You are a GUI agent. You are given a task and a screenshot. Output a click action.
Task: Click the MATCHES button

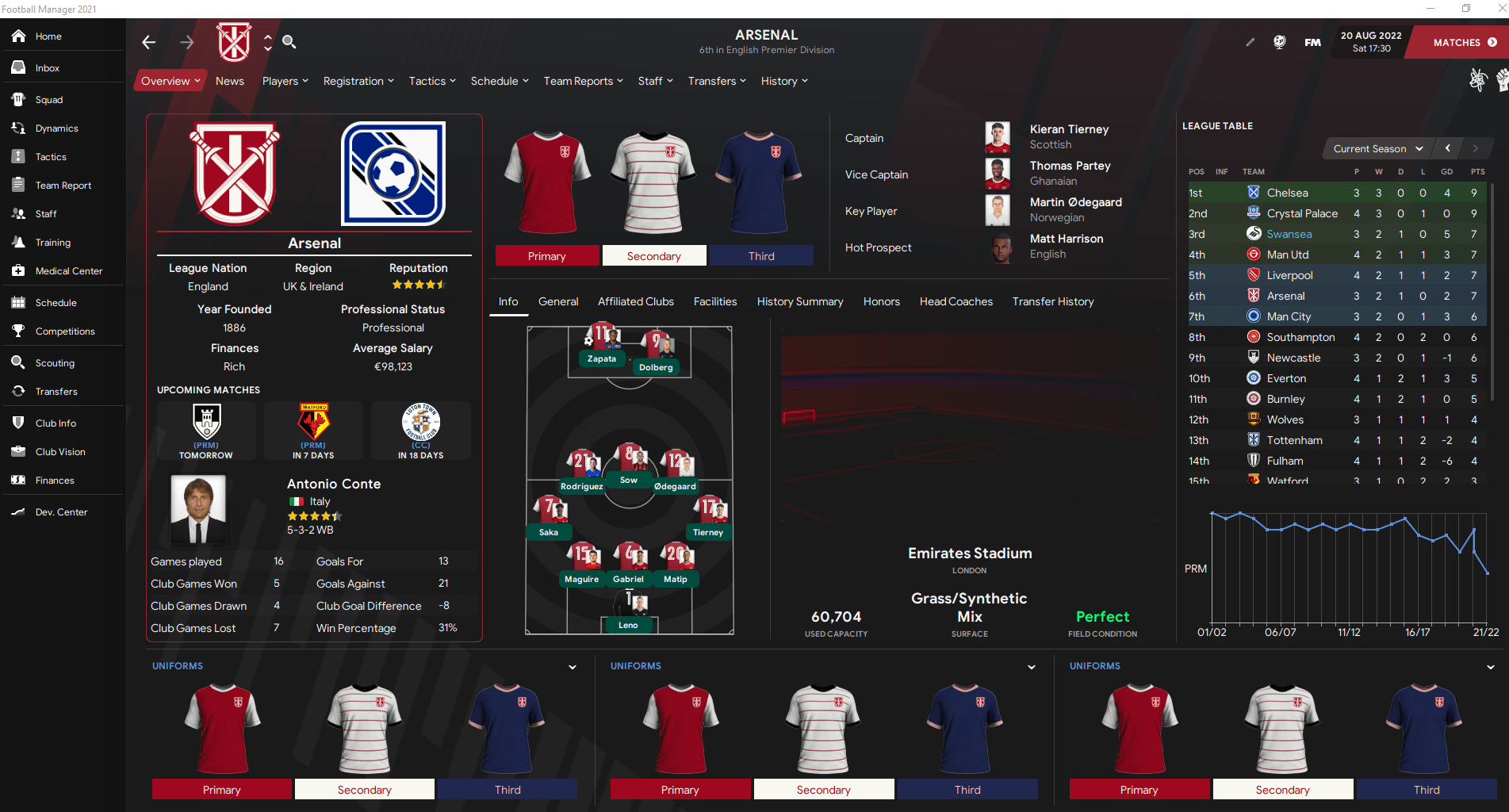point(1459,42)
